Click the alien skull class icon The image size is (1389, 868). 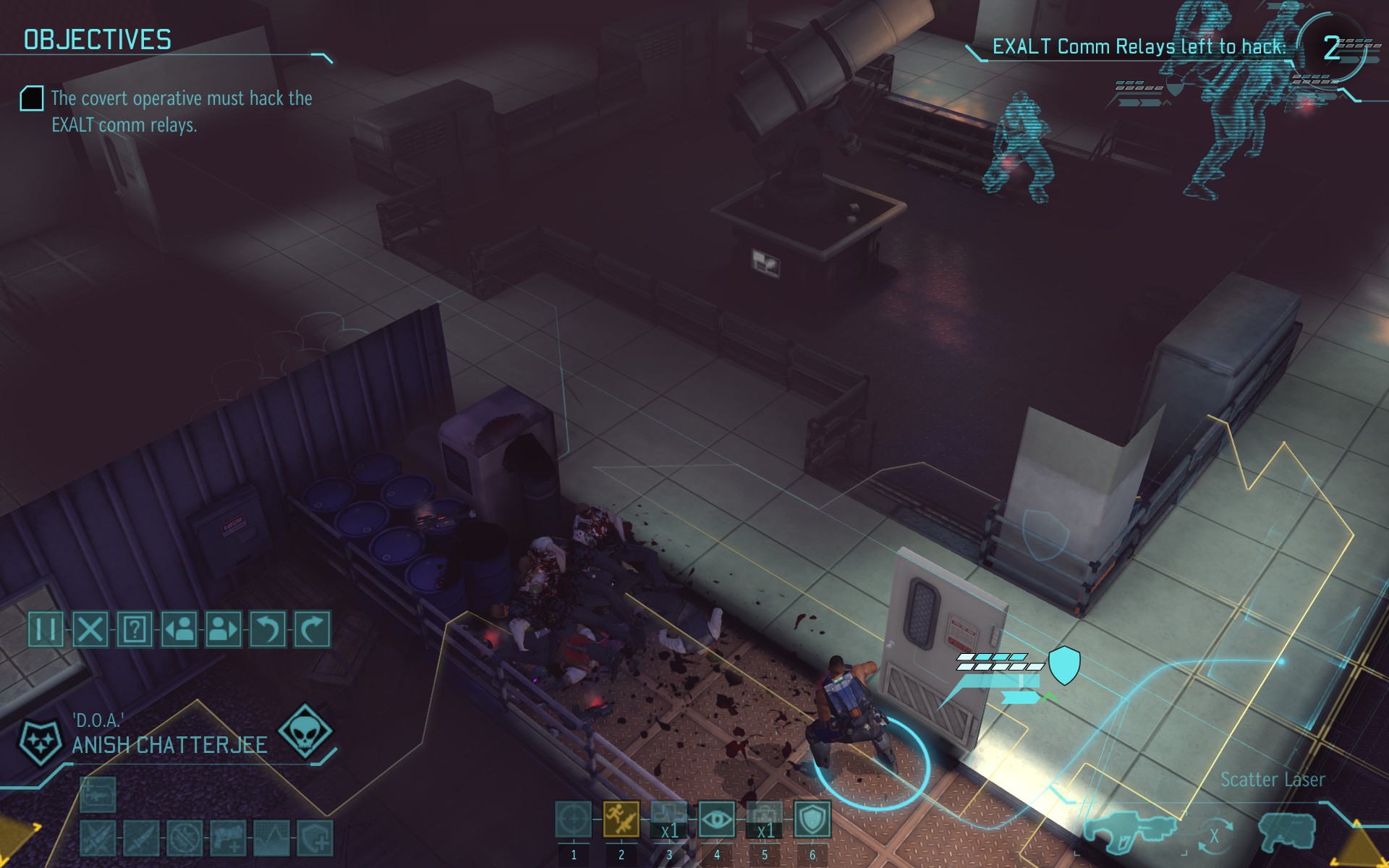(x=305, y=732)
